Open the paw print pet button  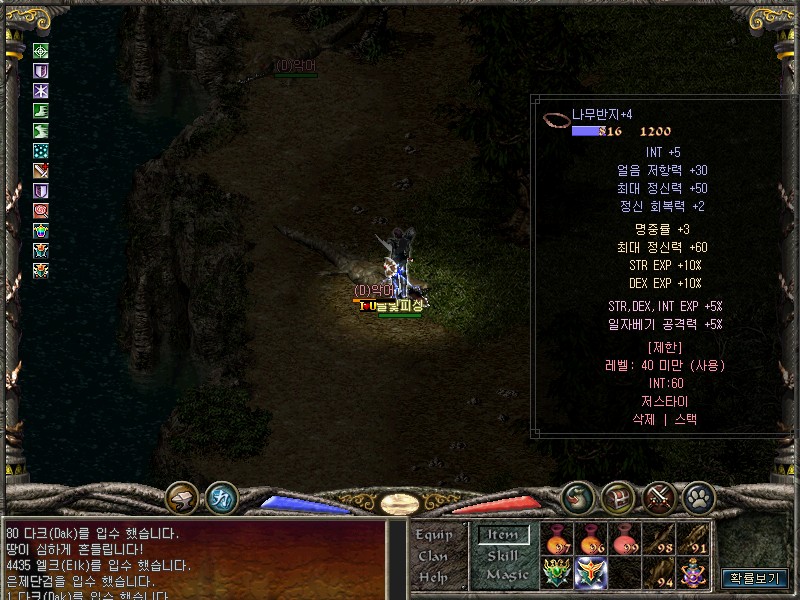(x=697, y=496)
